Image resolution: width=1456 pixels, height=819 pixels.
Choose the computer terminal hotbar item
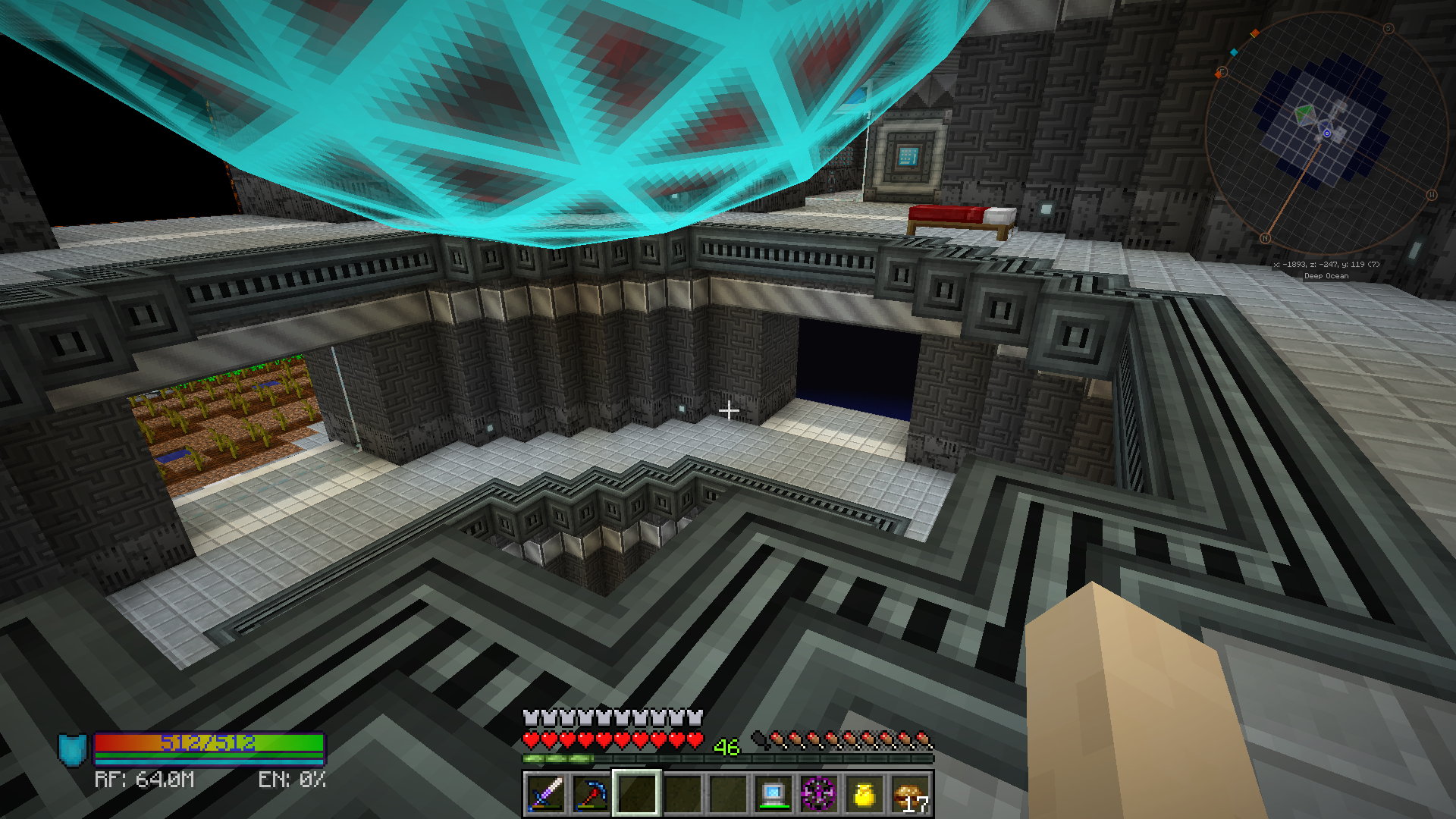773,794
